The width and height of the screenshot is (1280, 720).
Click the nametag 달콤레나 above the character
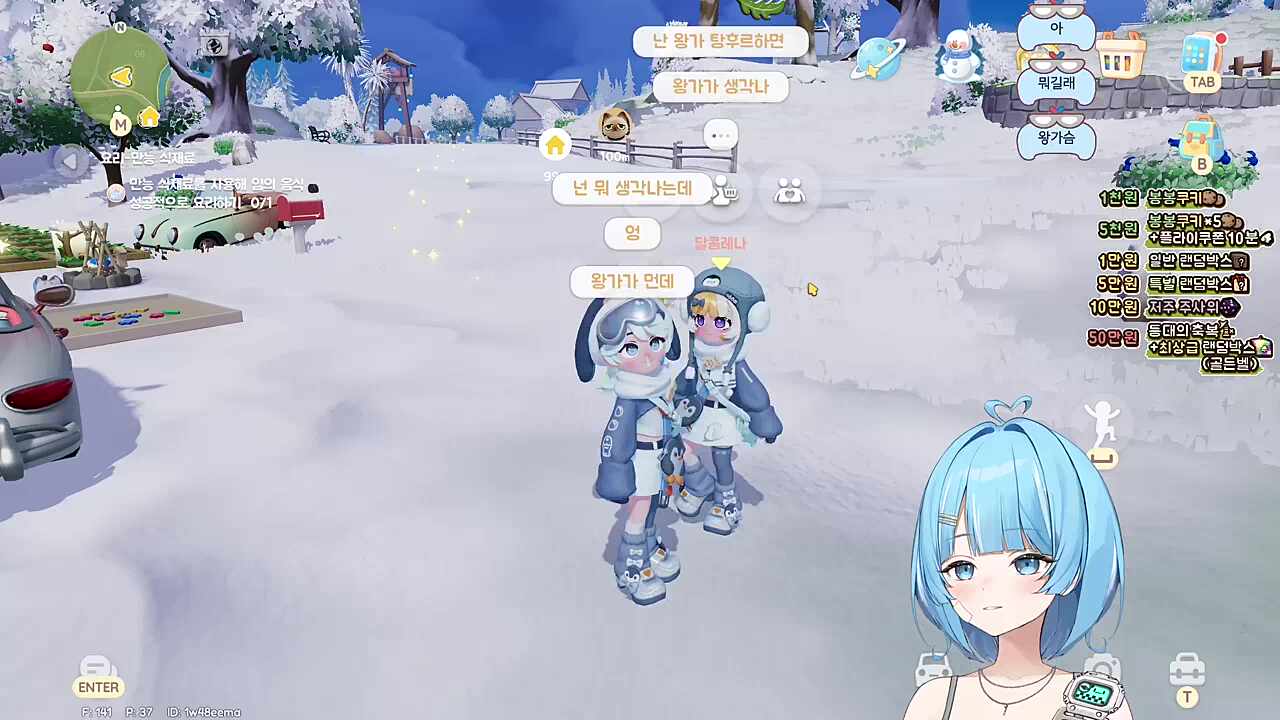721,243
